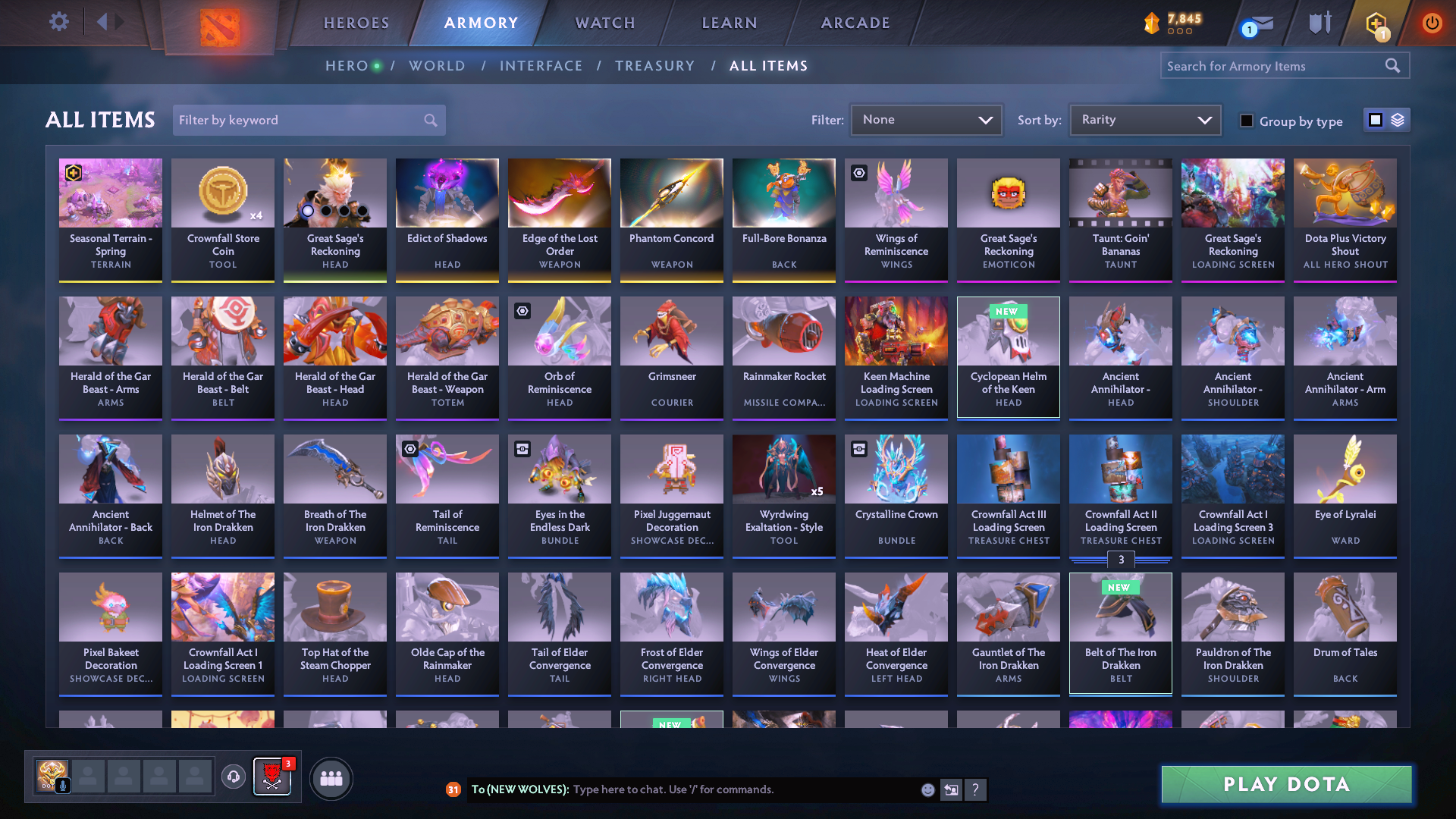Click the power button to exit Dota
Image resolution: width=1456 pixels, height=819 pixels.
click(1432, 23)
